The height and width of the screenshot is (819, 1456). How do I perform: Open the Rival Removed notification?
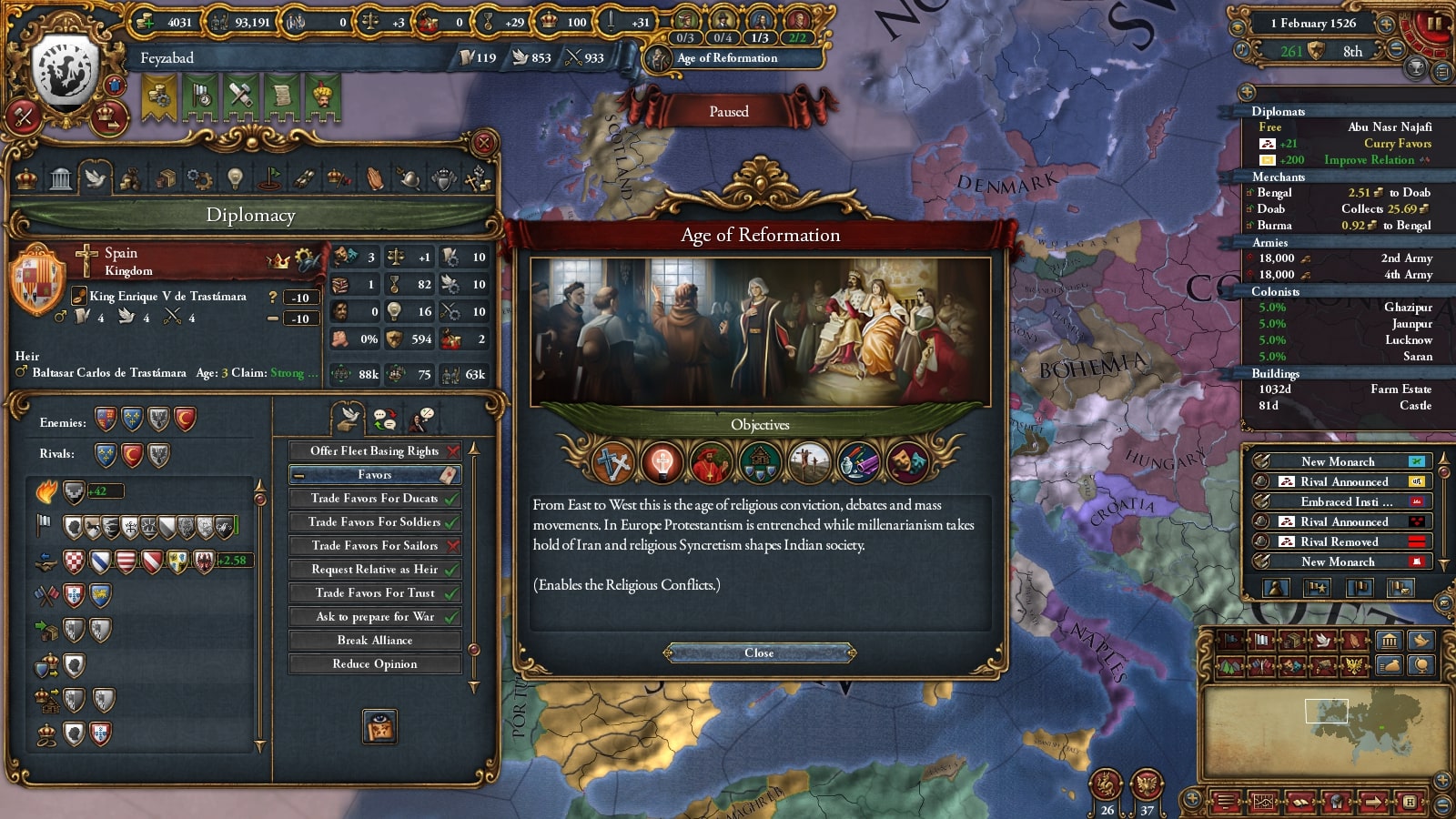(1339, 542)
